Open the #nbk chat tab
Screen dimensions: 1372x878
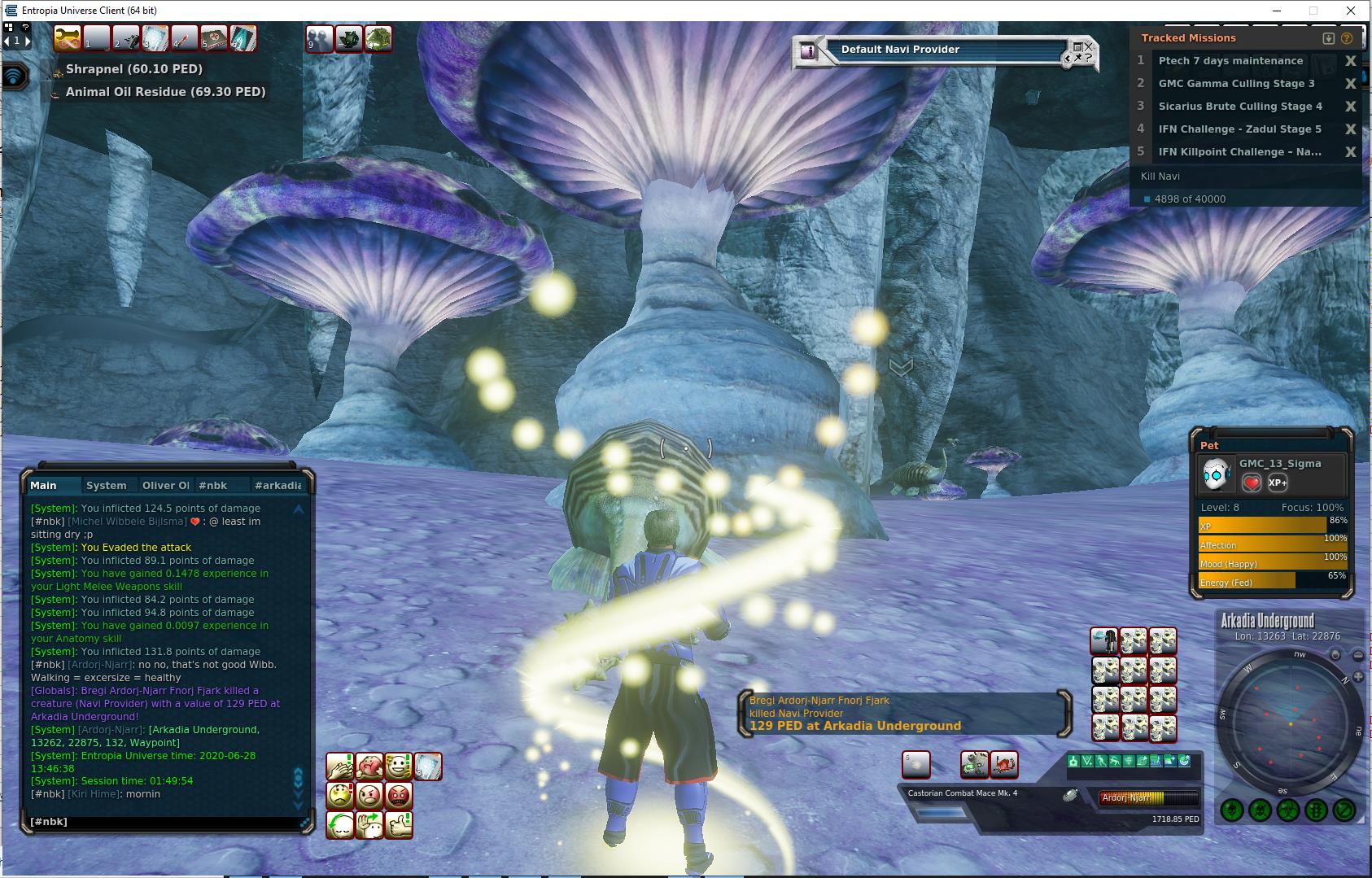point(213,486)
